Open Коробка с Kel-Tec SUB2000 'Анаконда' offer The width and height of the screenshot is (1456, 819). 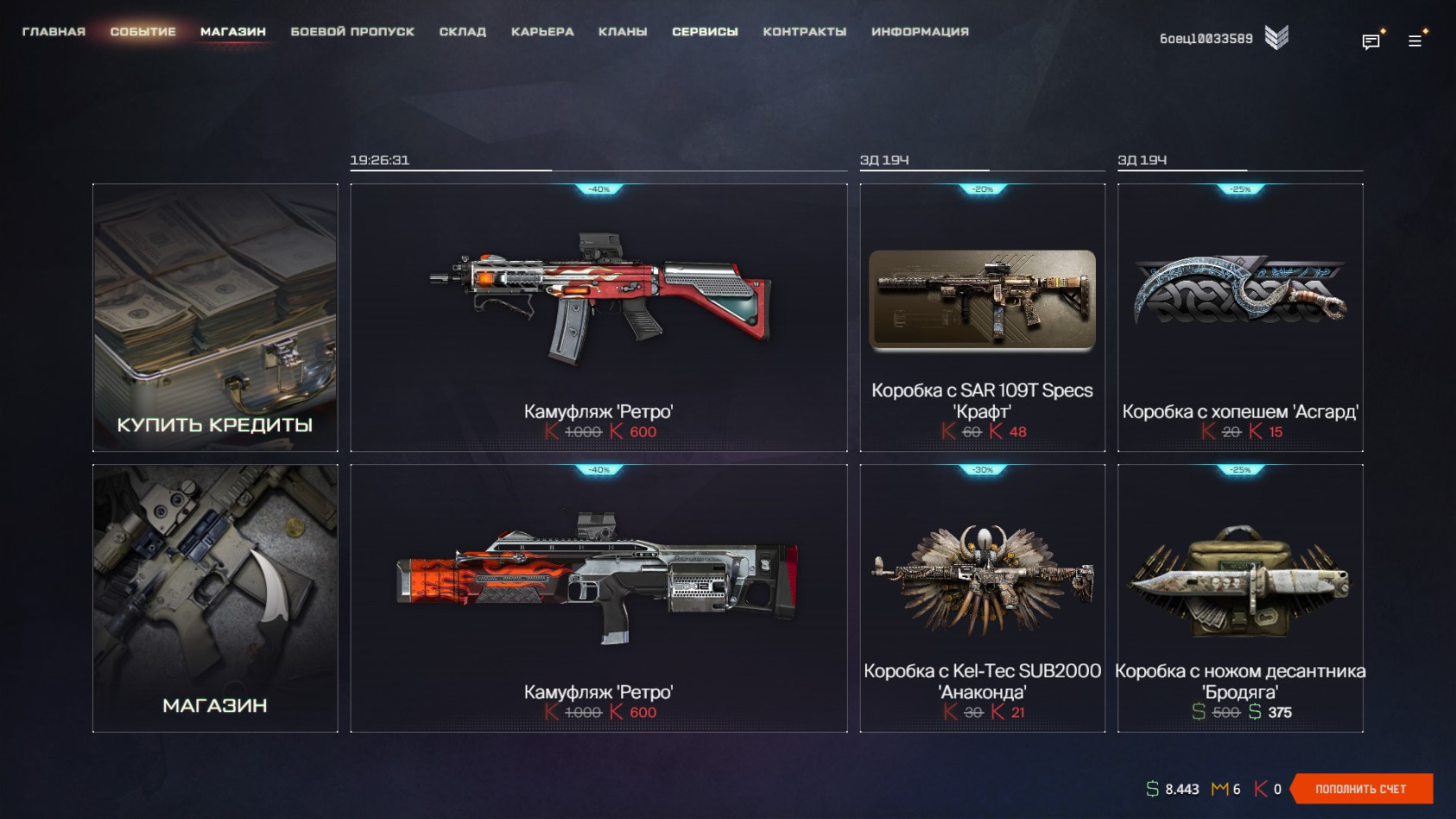982,598
